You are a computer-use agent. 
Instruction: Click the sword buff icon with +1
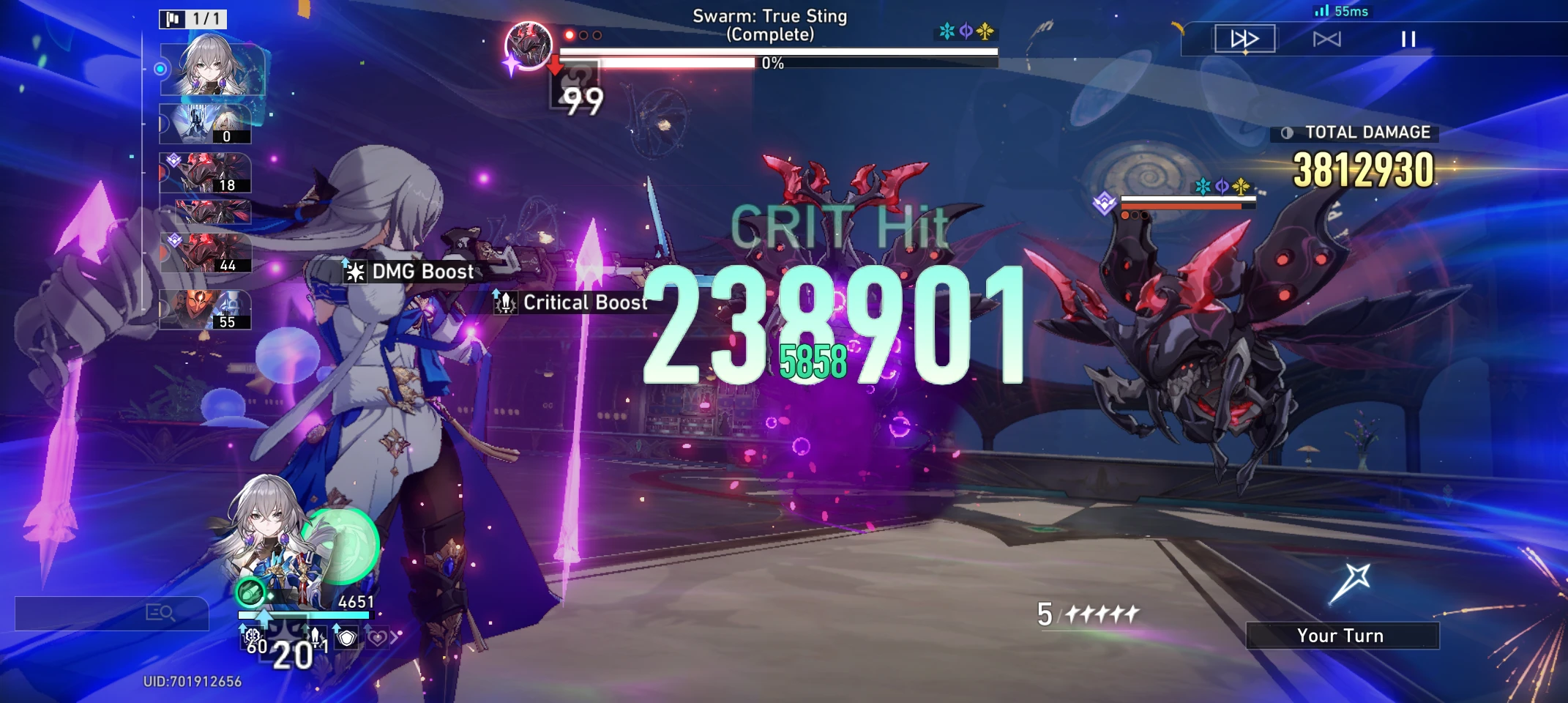pyautogui.click(x=316, y=637)
